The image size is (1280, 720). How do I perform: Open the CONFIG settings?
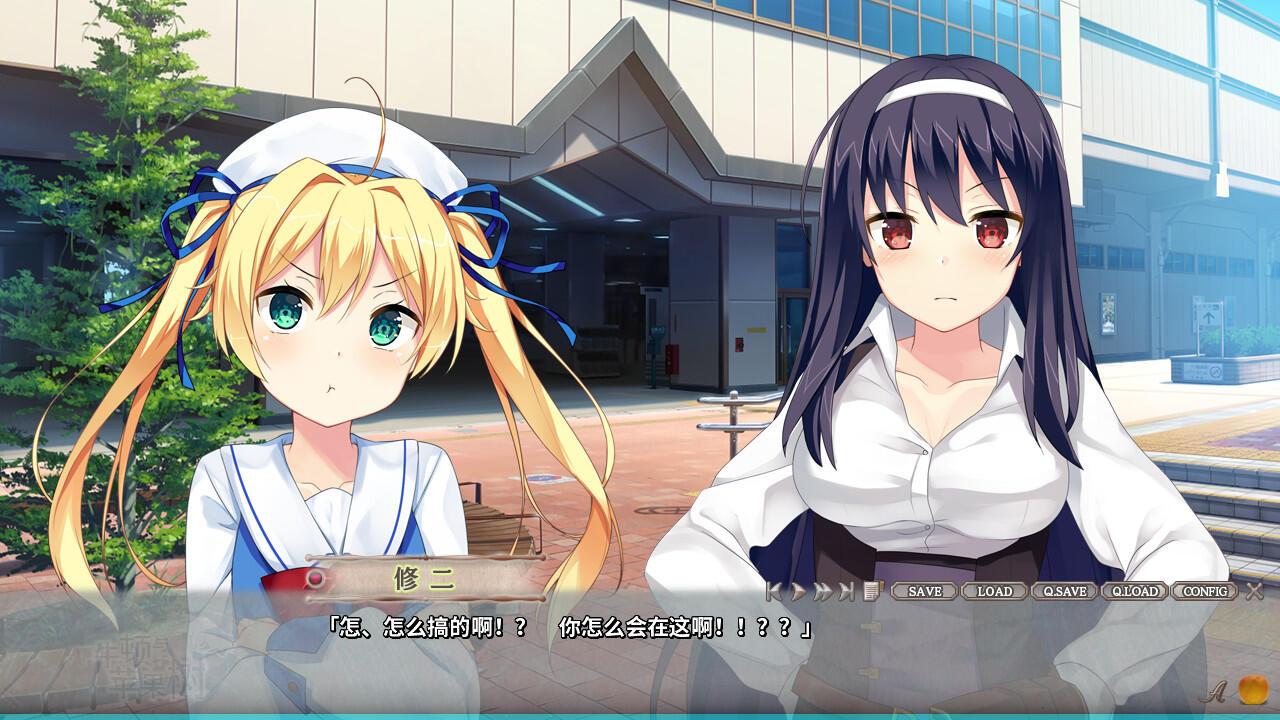pos(1204,591)
